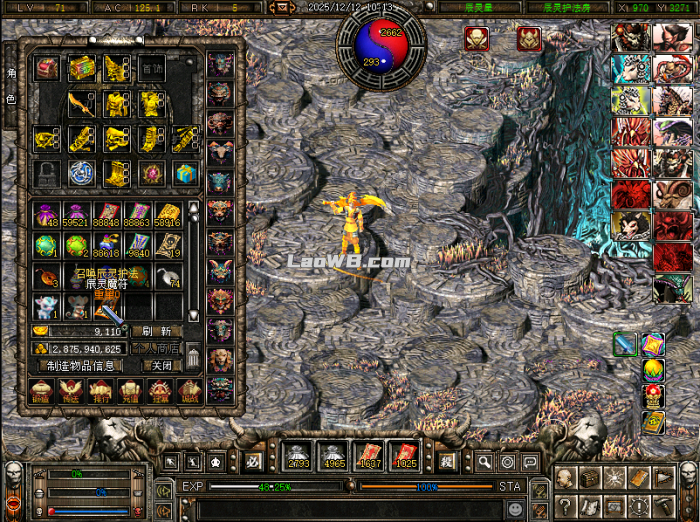Click the yellow book icon
The height and width of the screenshot is (522, 700).
[653, 422]
